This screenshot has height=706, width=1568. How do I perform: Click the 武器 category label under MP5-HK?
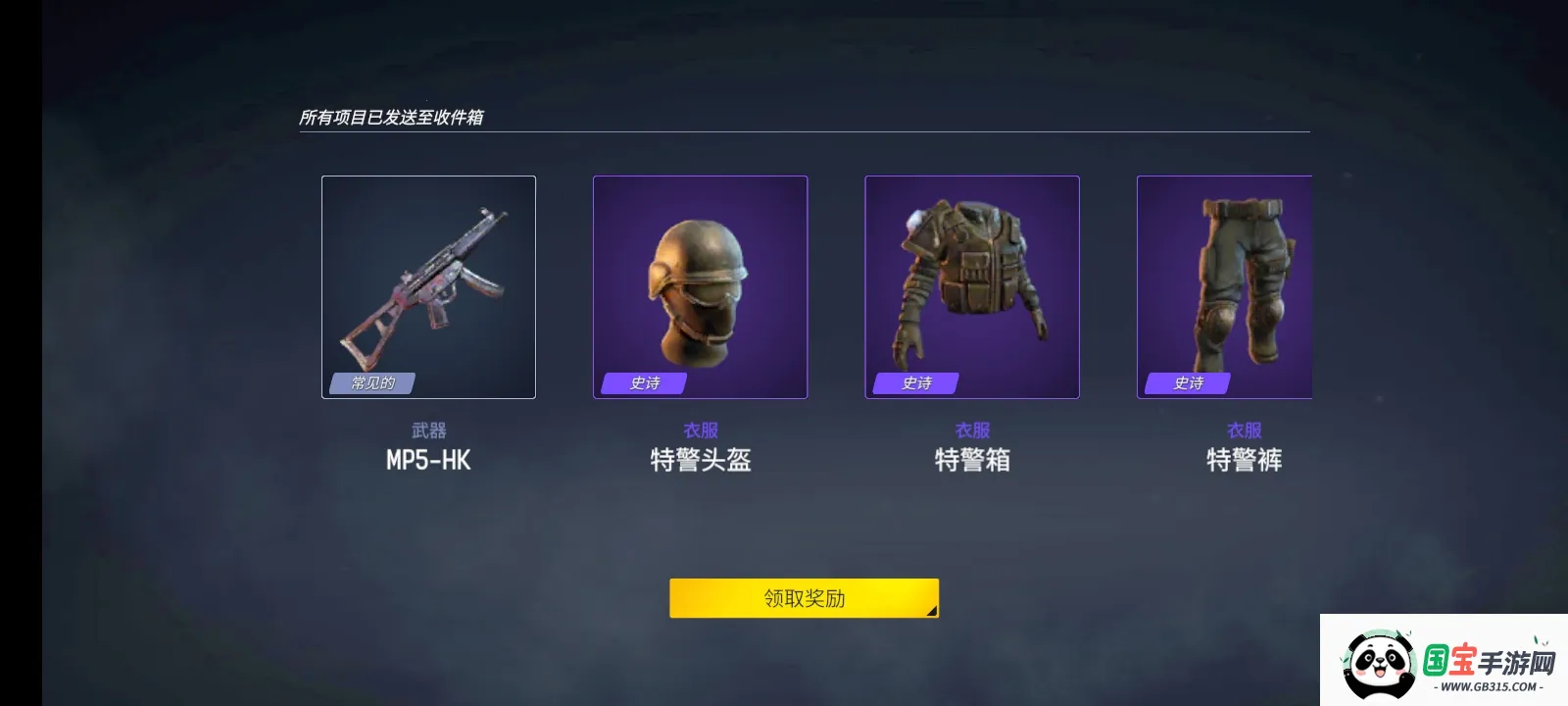coord(428,429)
